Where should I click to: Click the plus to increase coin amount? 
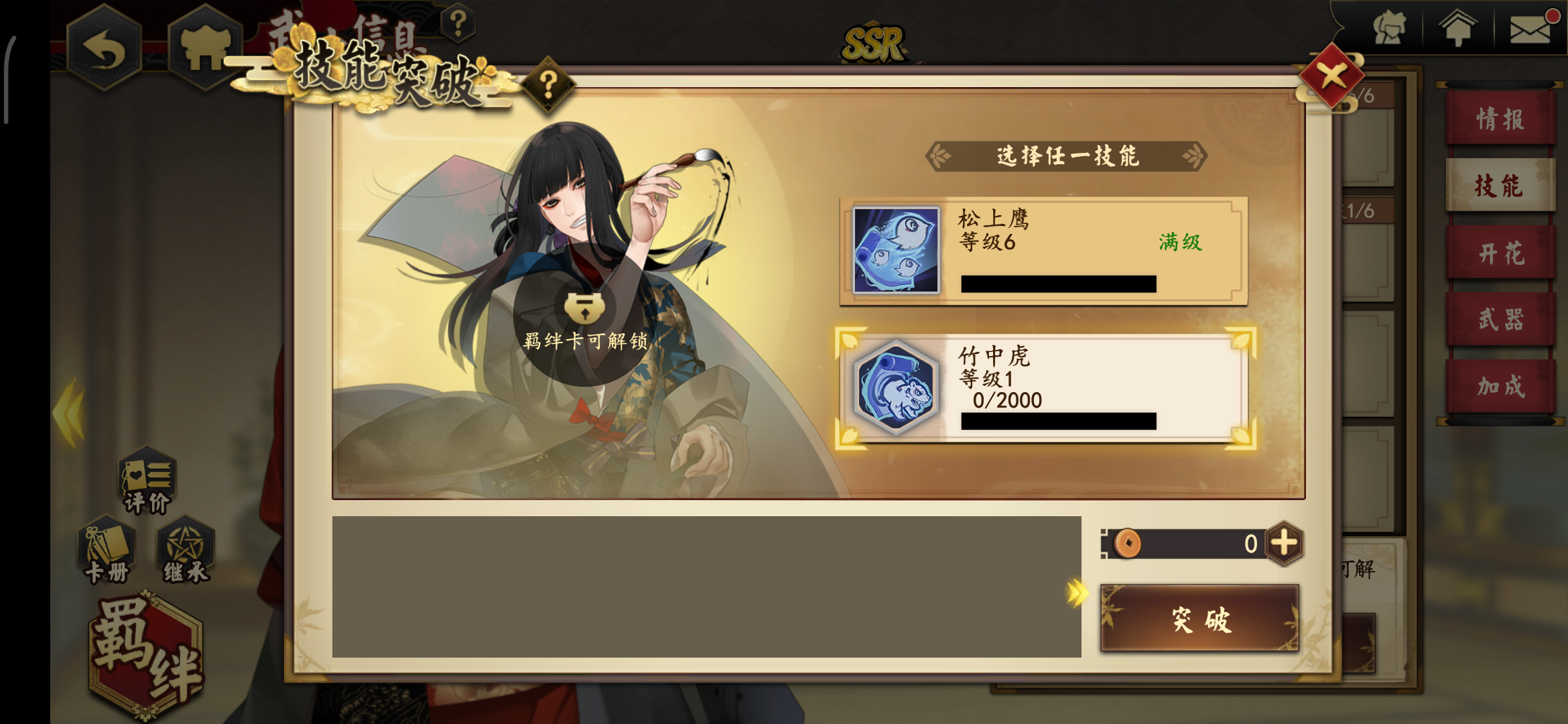(1284, 544)
